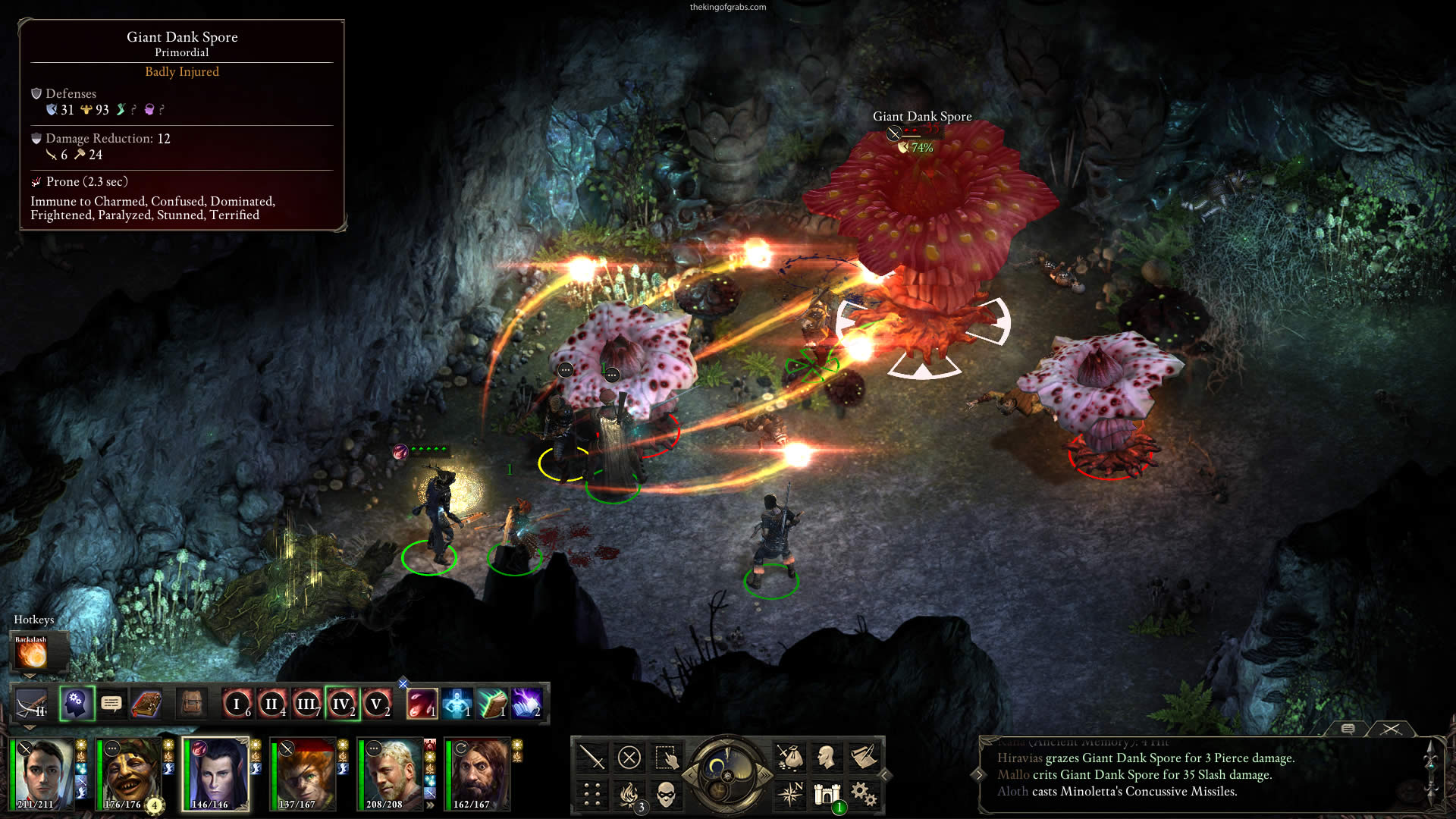
Task: Click the sword attack command button
Action: click(591, 757)
